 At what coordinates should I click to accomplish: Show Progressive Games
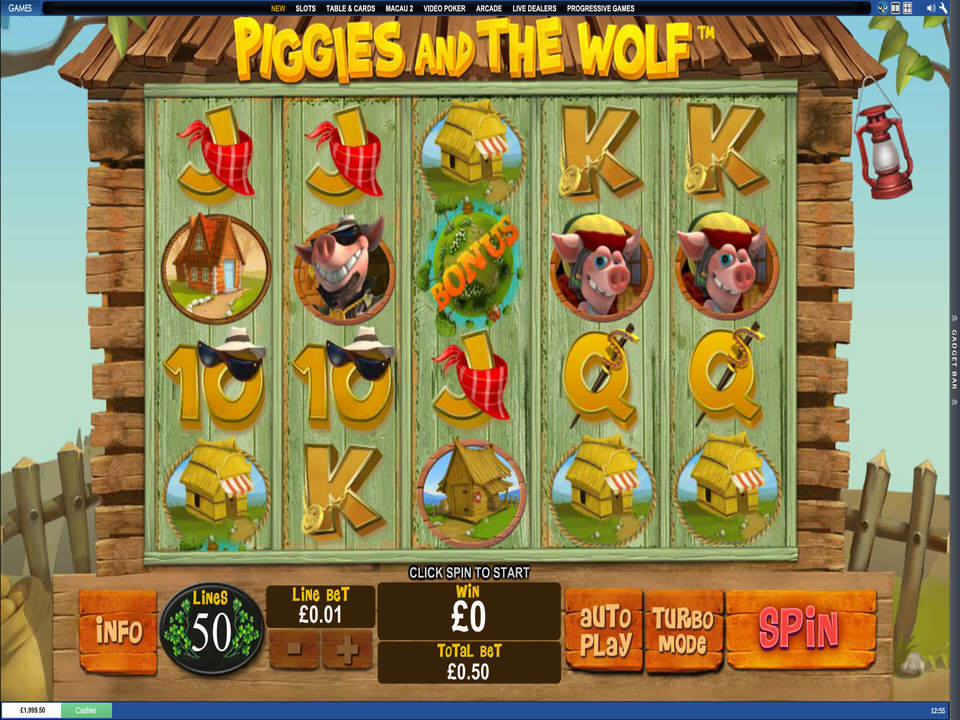point(599,8)
